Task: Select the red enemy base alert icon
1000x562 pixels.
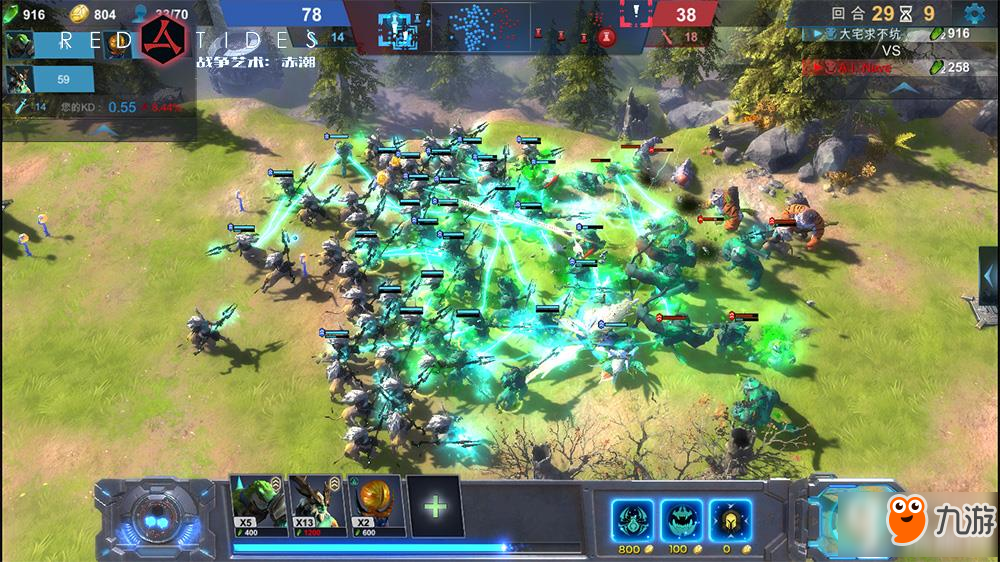Action: click(636, 14)
